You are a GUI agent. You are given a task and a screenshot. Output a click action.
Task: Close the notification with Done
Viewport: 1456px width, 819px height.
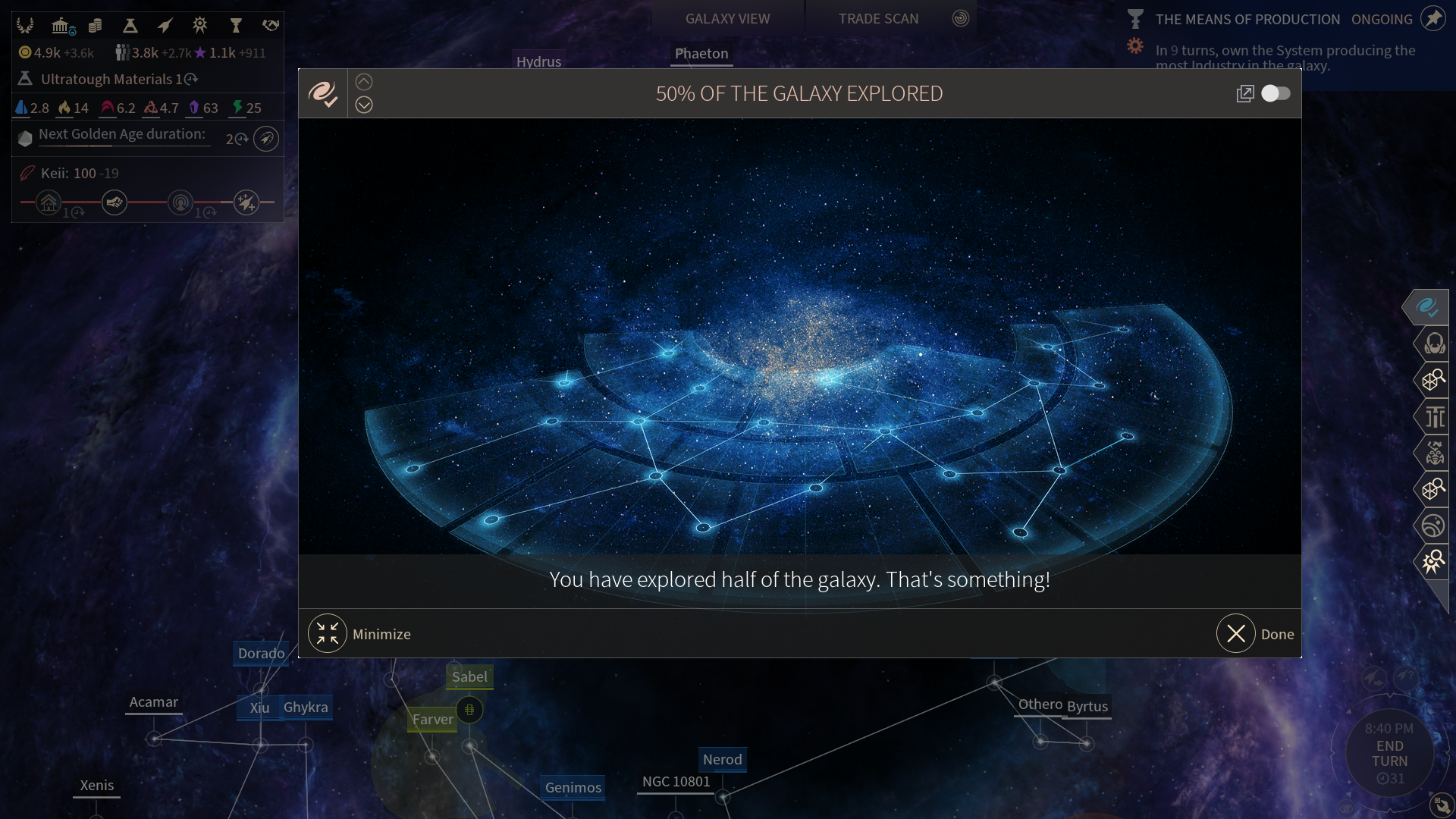tap(1237, 634)
